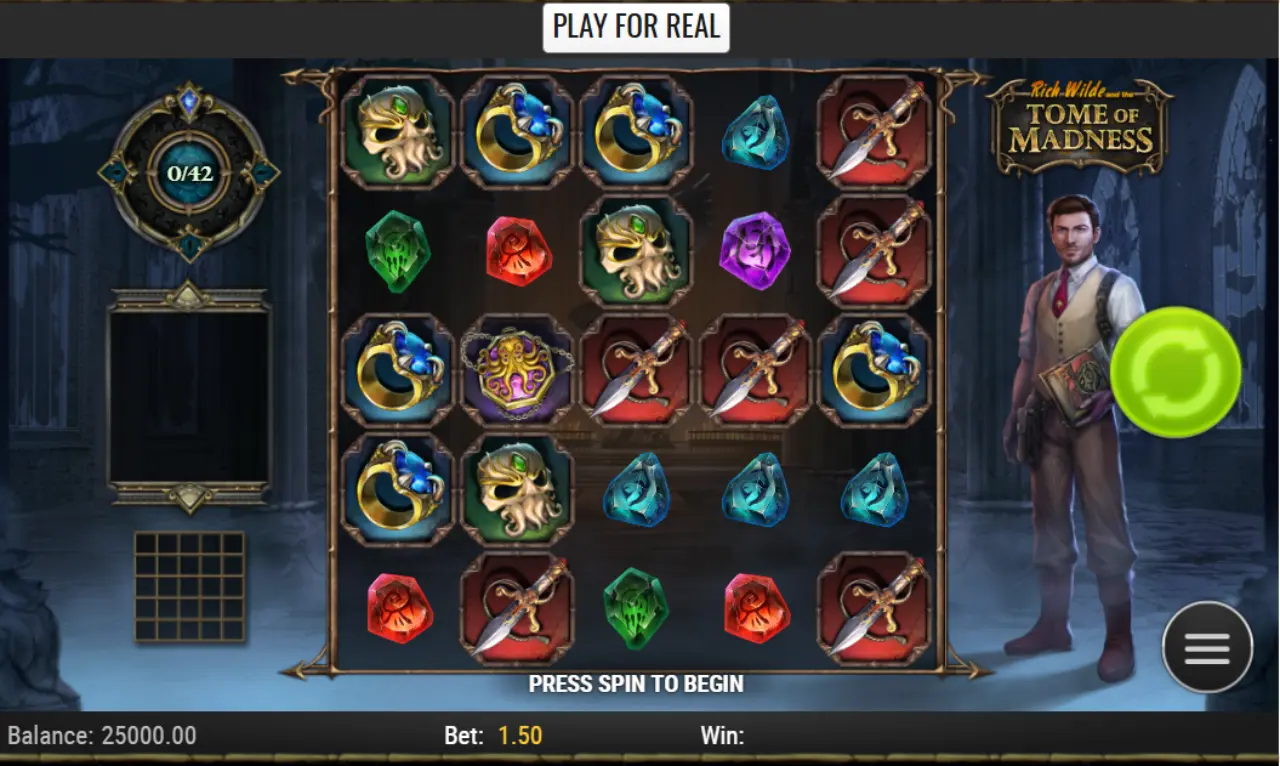1280x766 pixels.
Task: Click the blue gem diamond in top row
Action: [x=756, y=133]
